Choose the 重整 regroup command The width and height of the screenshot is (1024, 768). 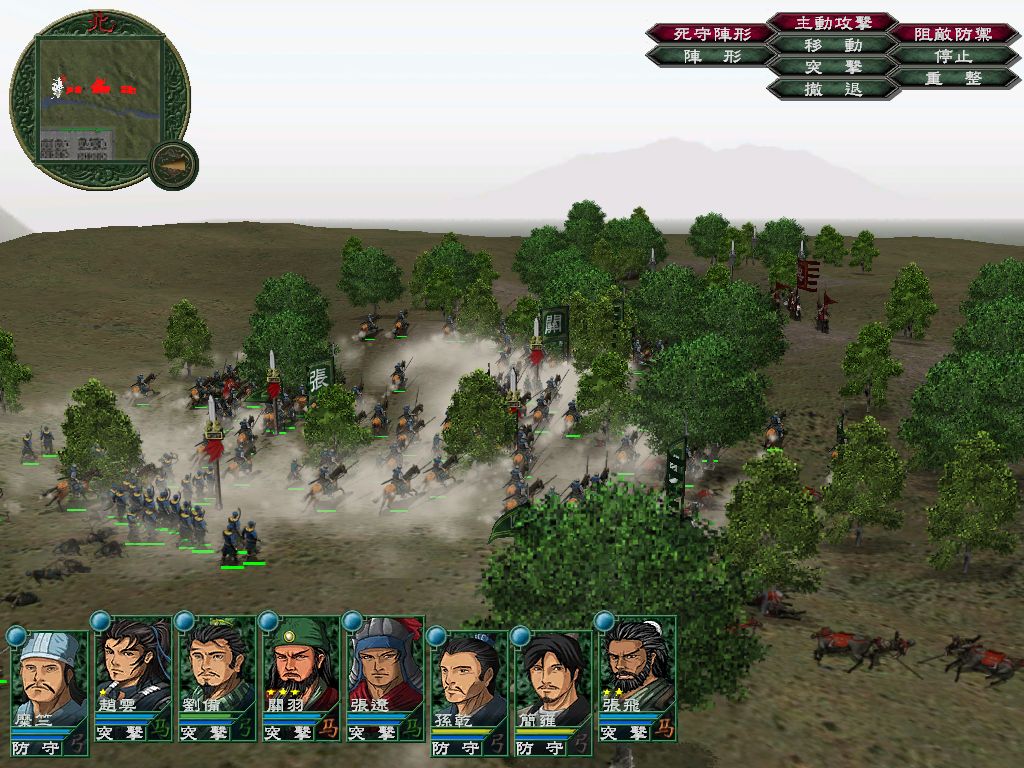953,78
